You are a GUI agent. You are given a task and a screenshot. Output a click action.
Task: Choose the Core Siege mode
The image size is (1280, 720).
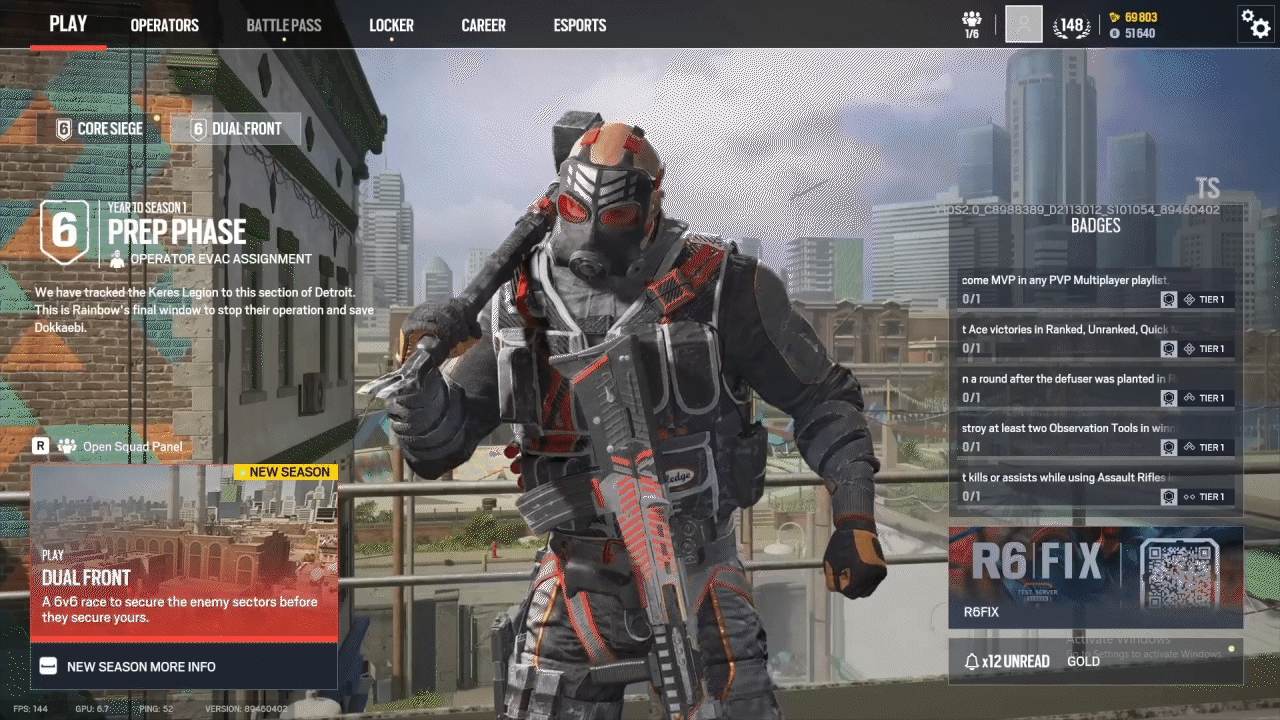click(100, 128)
